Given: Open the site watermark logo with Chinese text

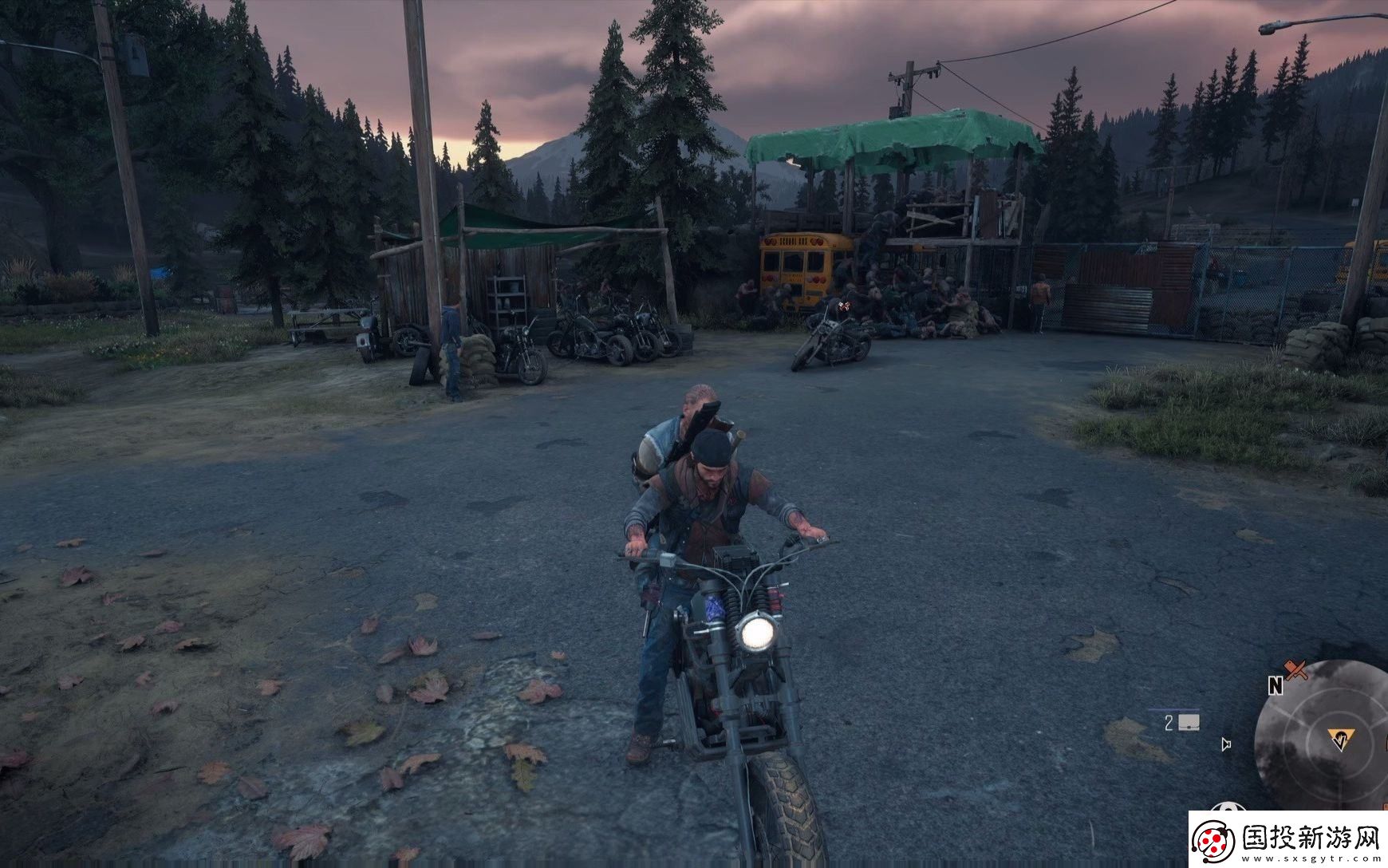Looking at the screenshot, I should pyautogui.click(x=1287, y=839).
